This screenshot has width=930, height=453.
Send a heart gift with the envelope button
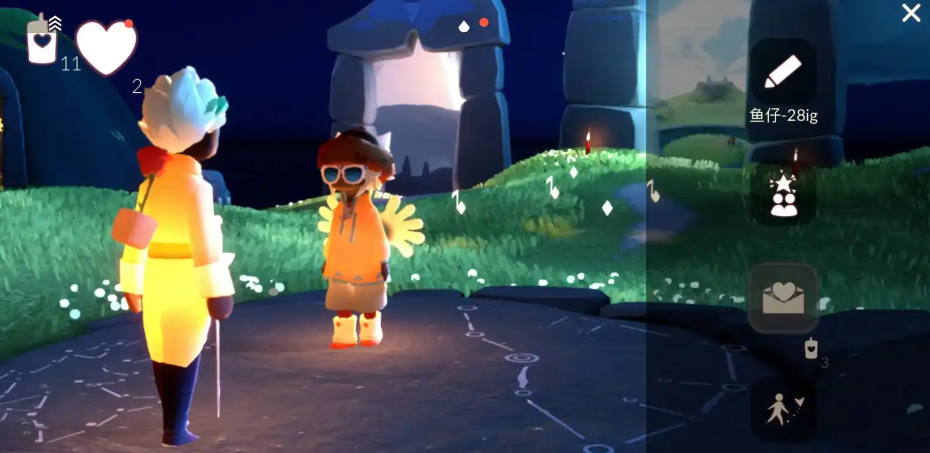click(x=783, y=298)
